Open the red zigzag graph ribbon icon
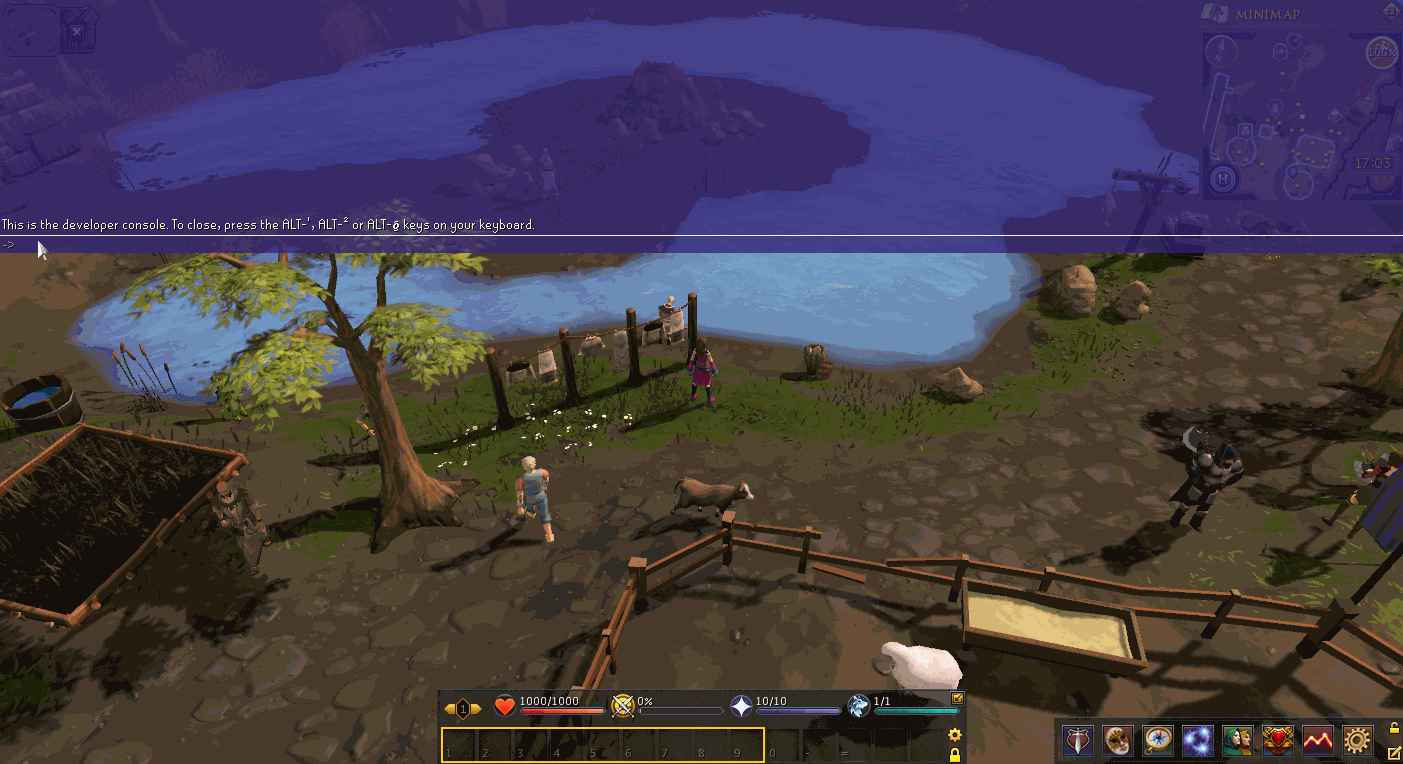Screen dimensions: 1403x764 pyautogui.click(x=1318, y=741)
